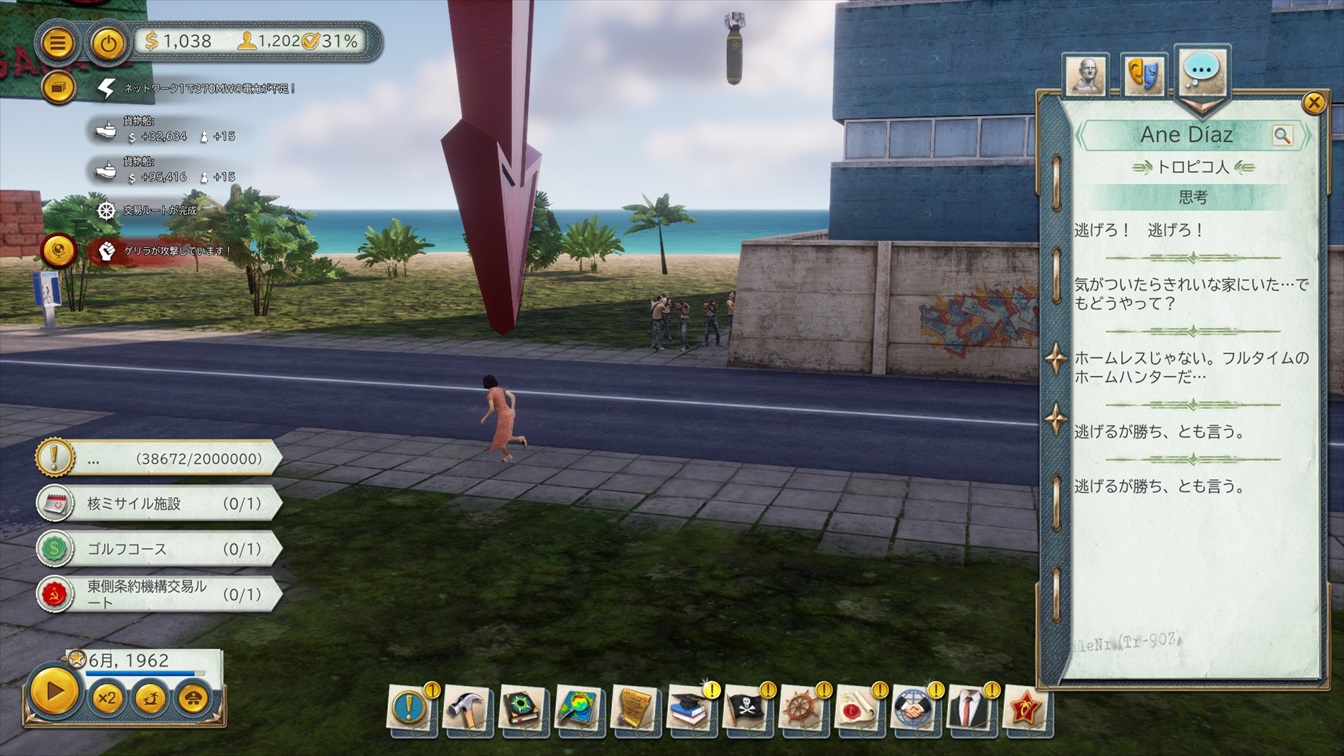Open the theater masks tab
The height and width of the screenshot is (756, 1344).
point(1144,75)
